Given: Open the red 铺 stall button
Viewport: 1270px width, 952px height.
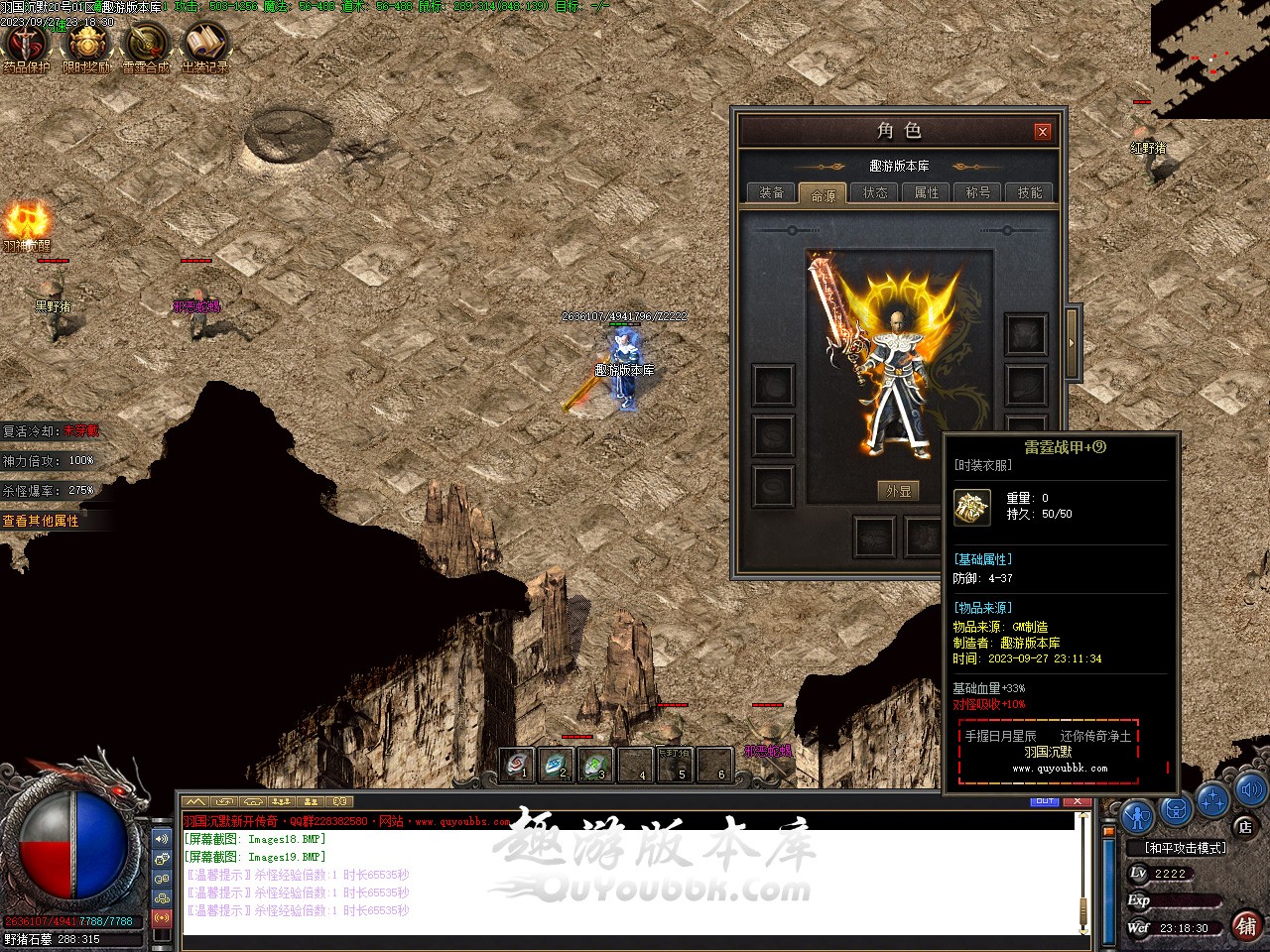Looking at the screenshot, I should click(x=1246, y=925).
